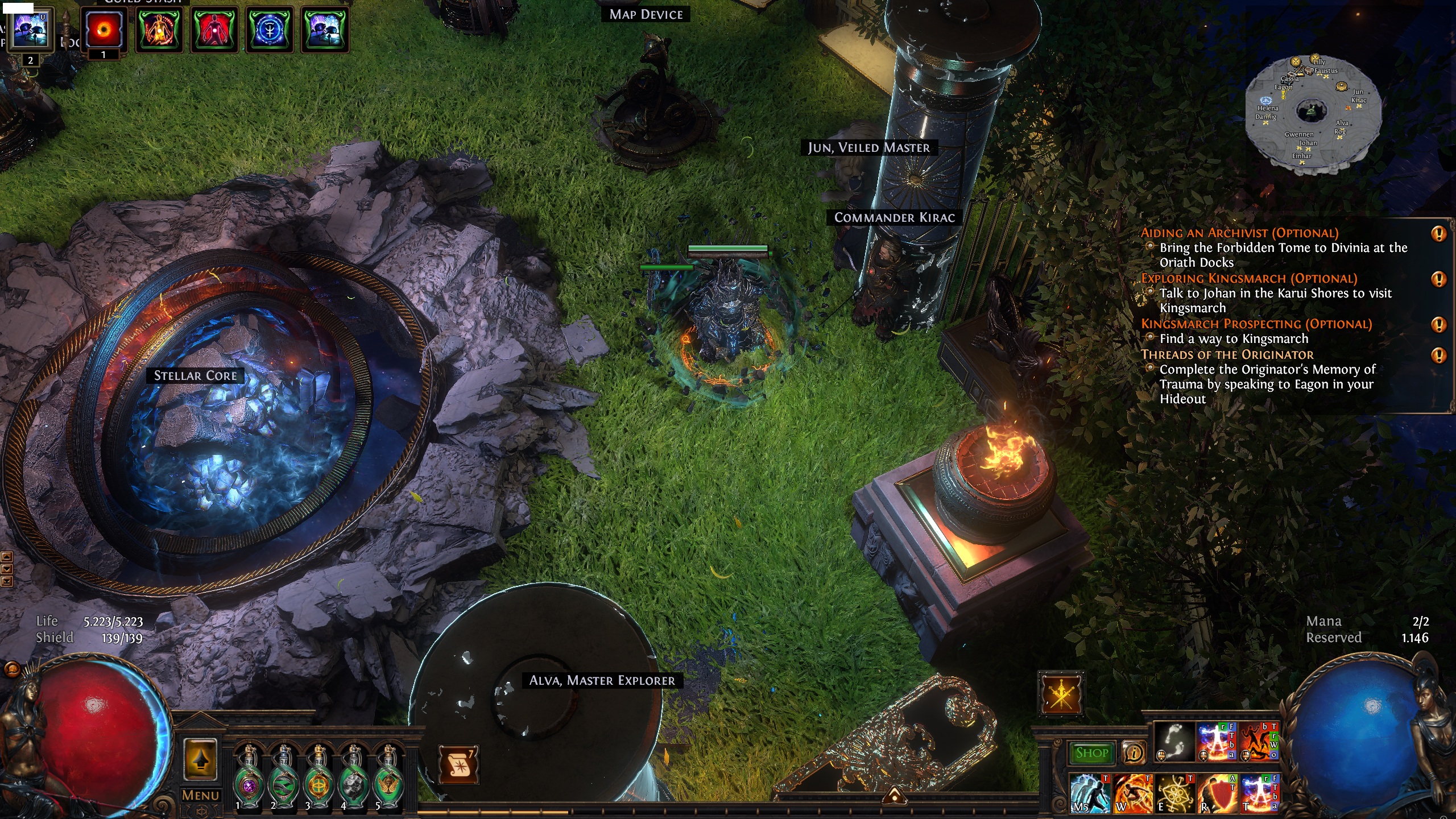
Task: Open the green Shop button
Action: click(1091, 752)
